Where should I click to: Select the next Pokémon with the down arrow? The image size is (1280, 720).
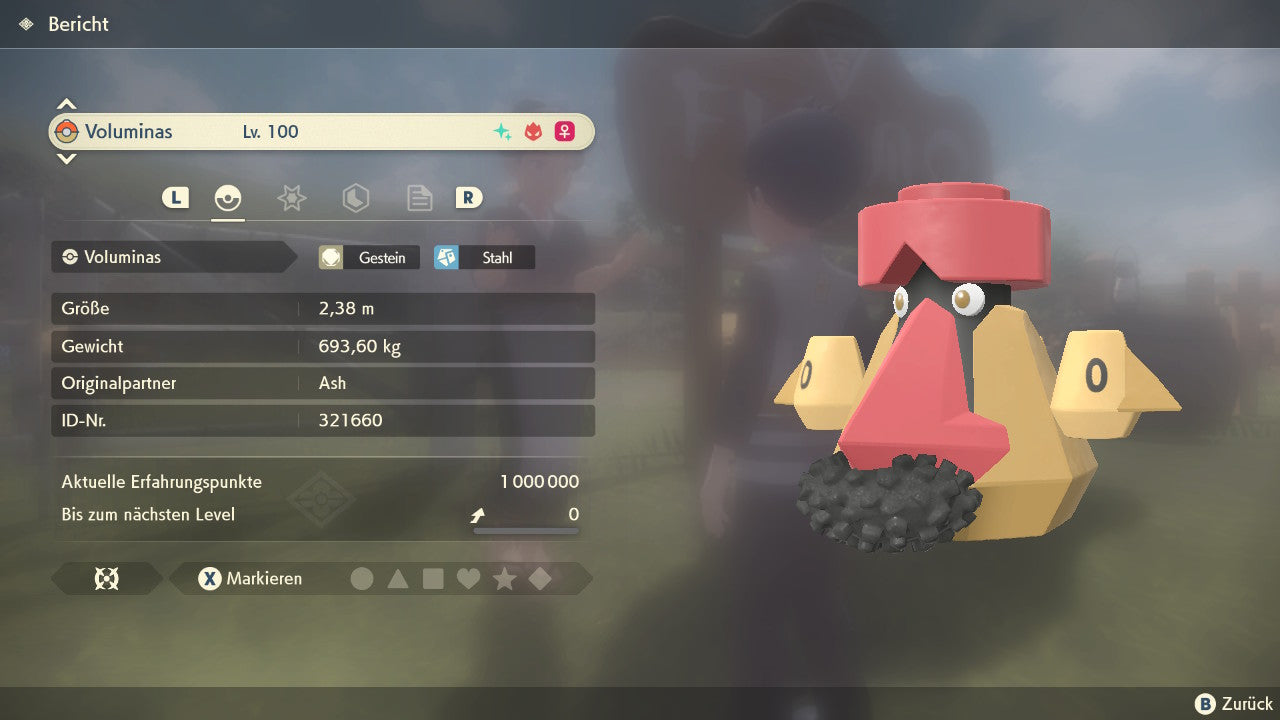[66, 158]
